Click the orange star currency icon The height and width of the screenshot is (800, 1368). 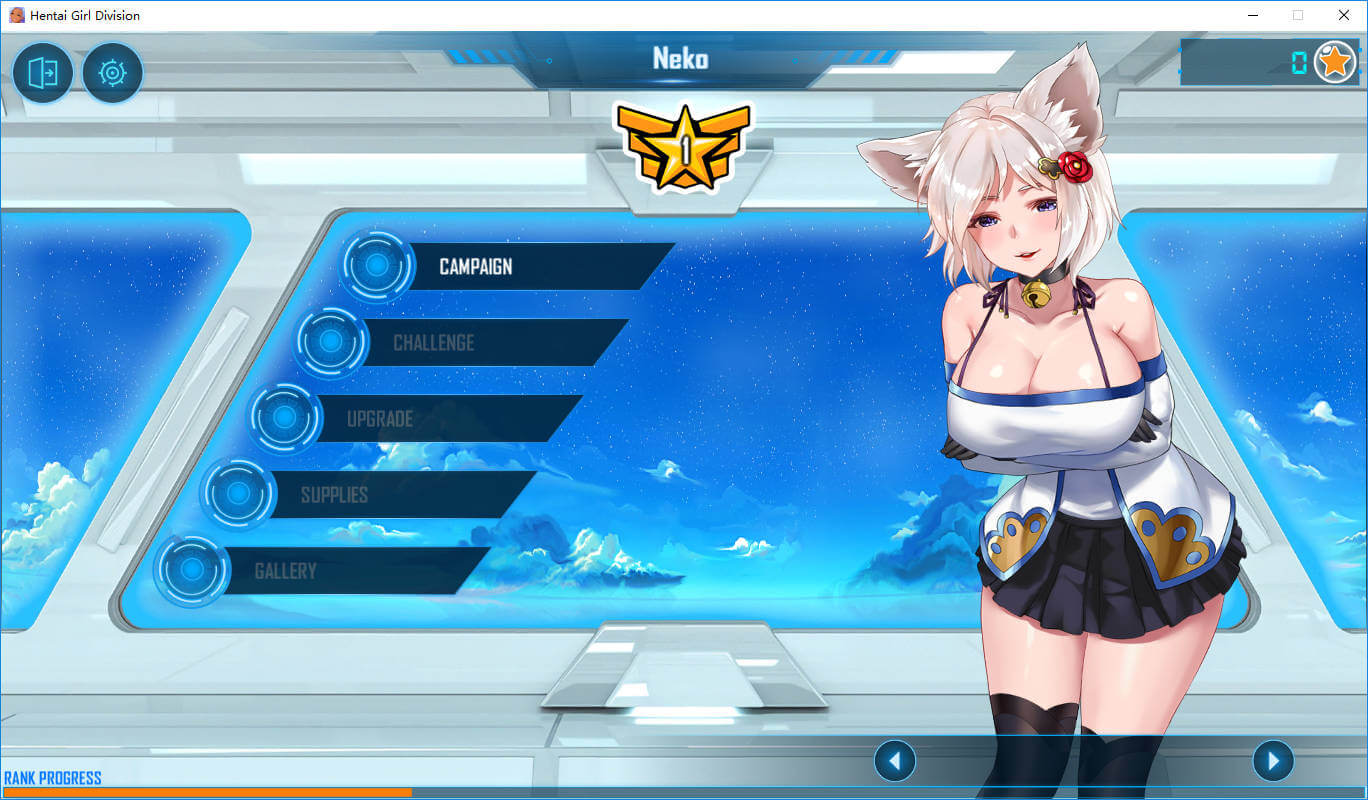(x=1334, y=63)
